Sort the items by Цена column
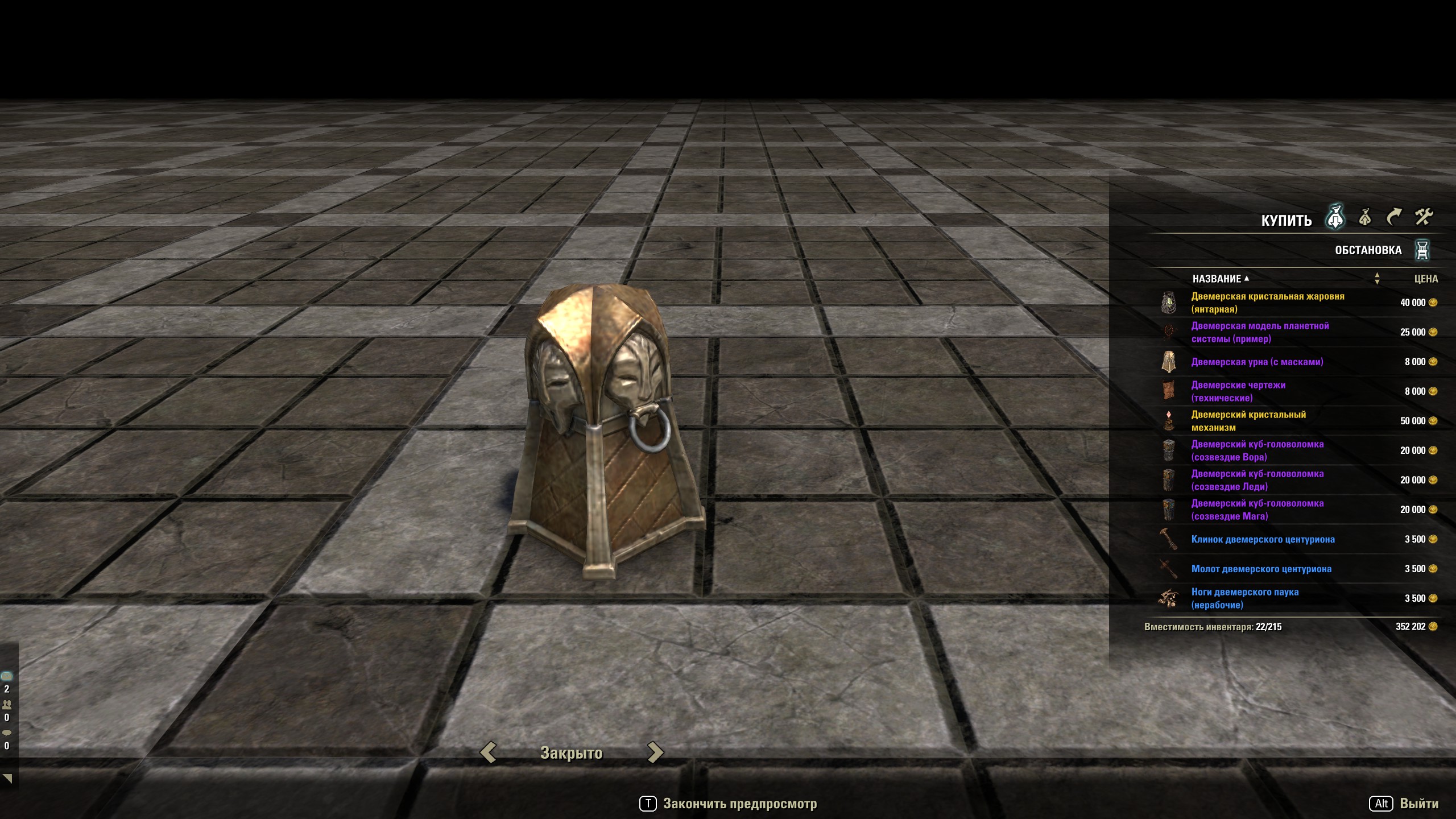This screenshot has width=1456, height=819. pos(1426,279)
